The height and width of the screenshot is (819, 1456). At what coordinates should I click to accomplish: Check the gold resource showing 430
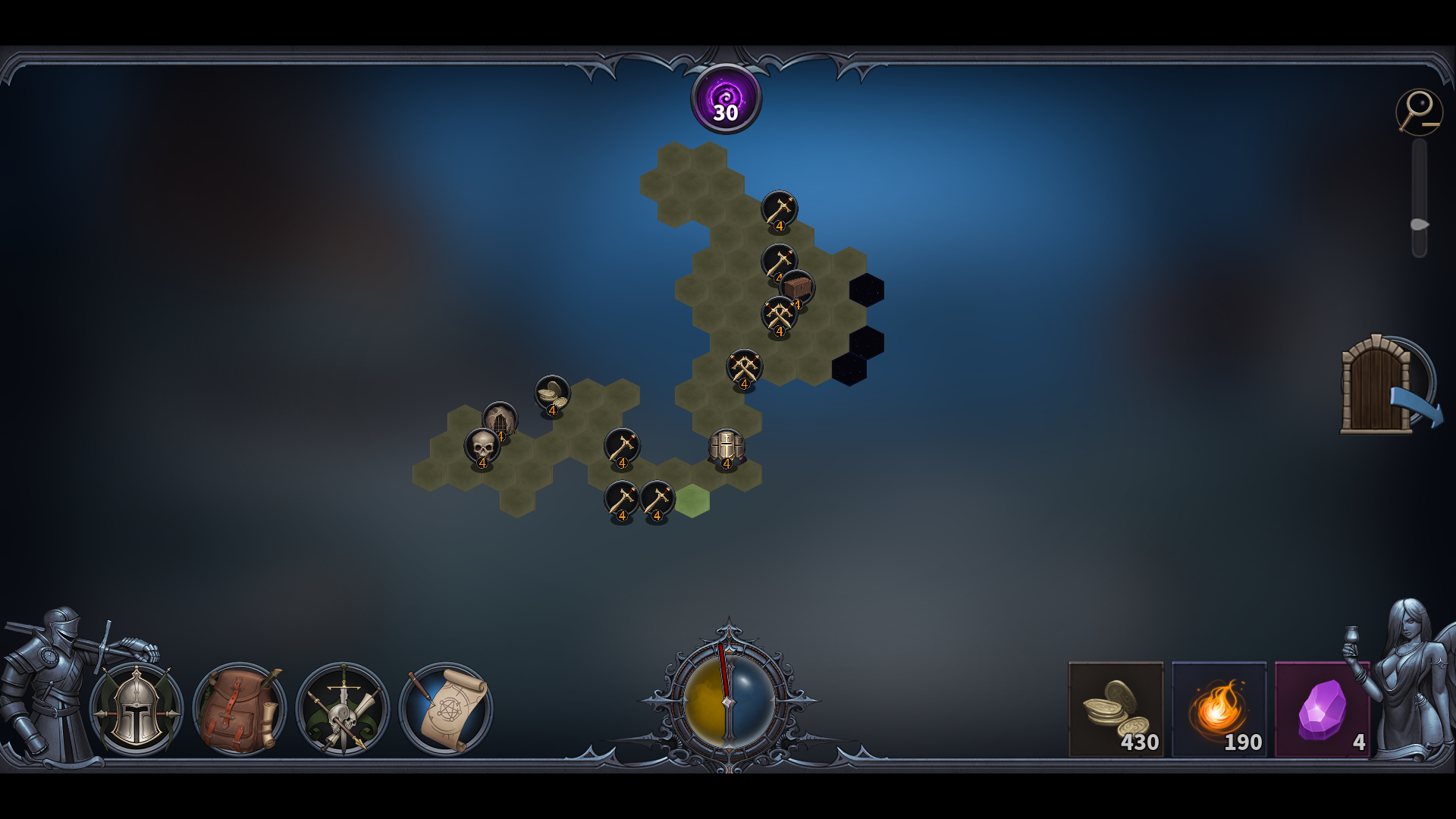point(1115,709)
